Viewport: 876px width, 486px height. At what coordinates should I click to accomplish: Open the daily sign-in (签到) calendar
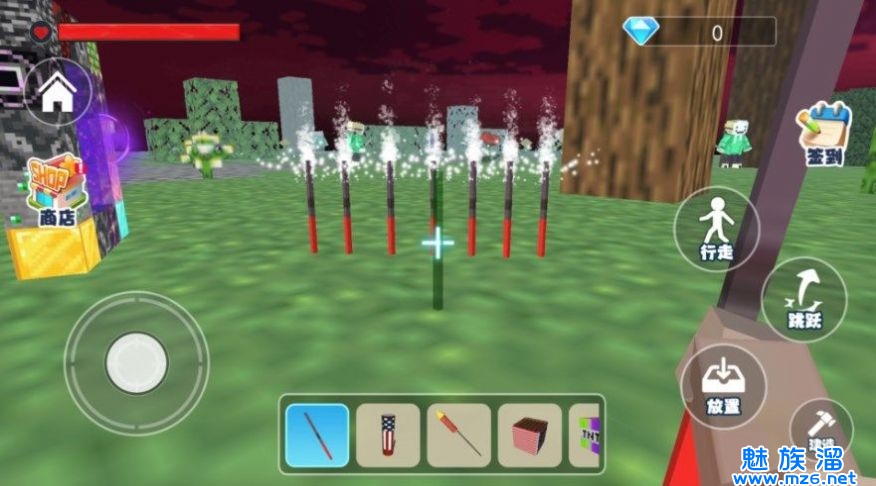823,135
